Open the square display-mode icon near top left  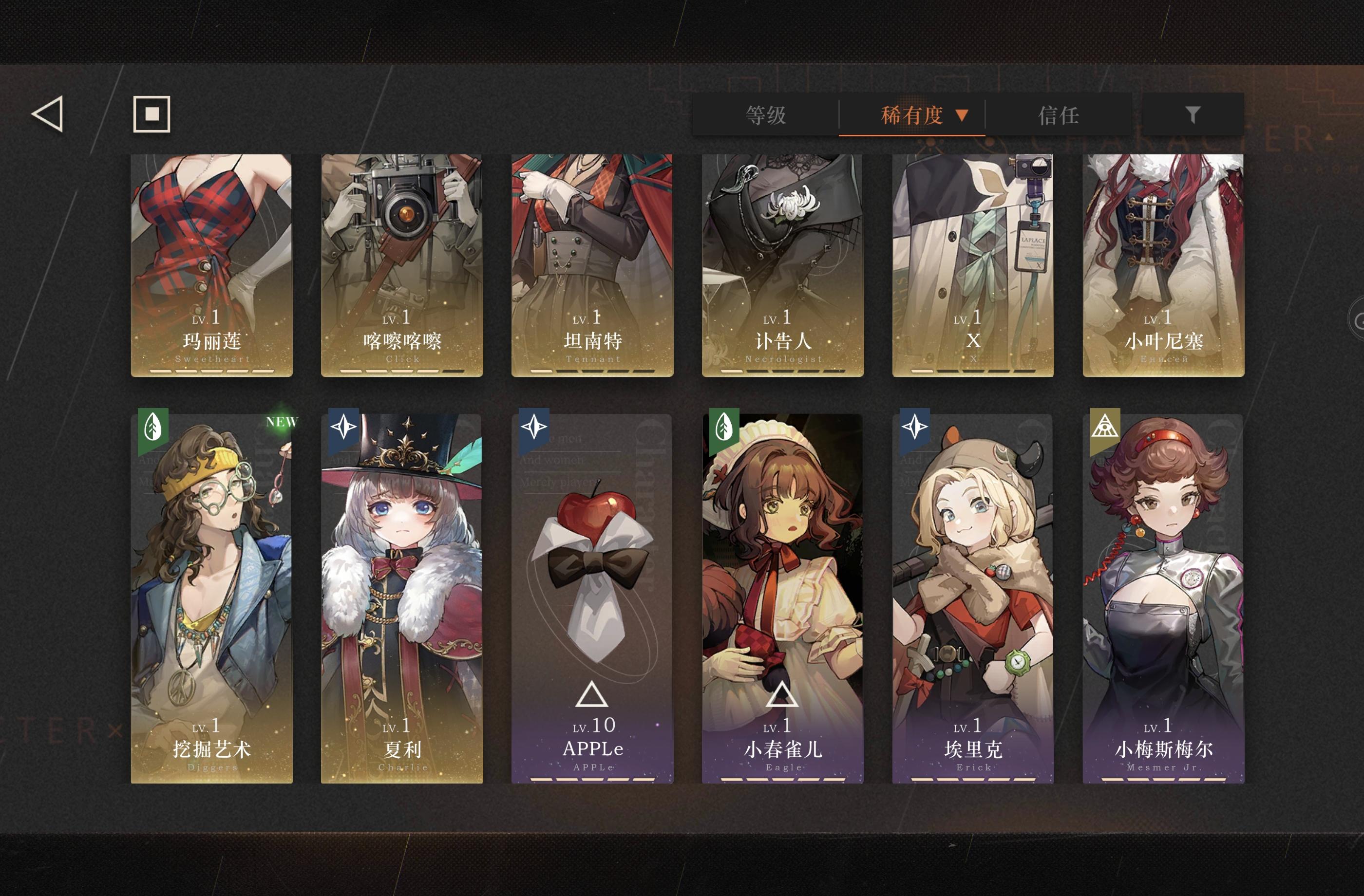(x=152, y=114)
